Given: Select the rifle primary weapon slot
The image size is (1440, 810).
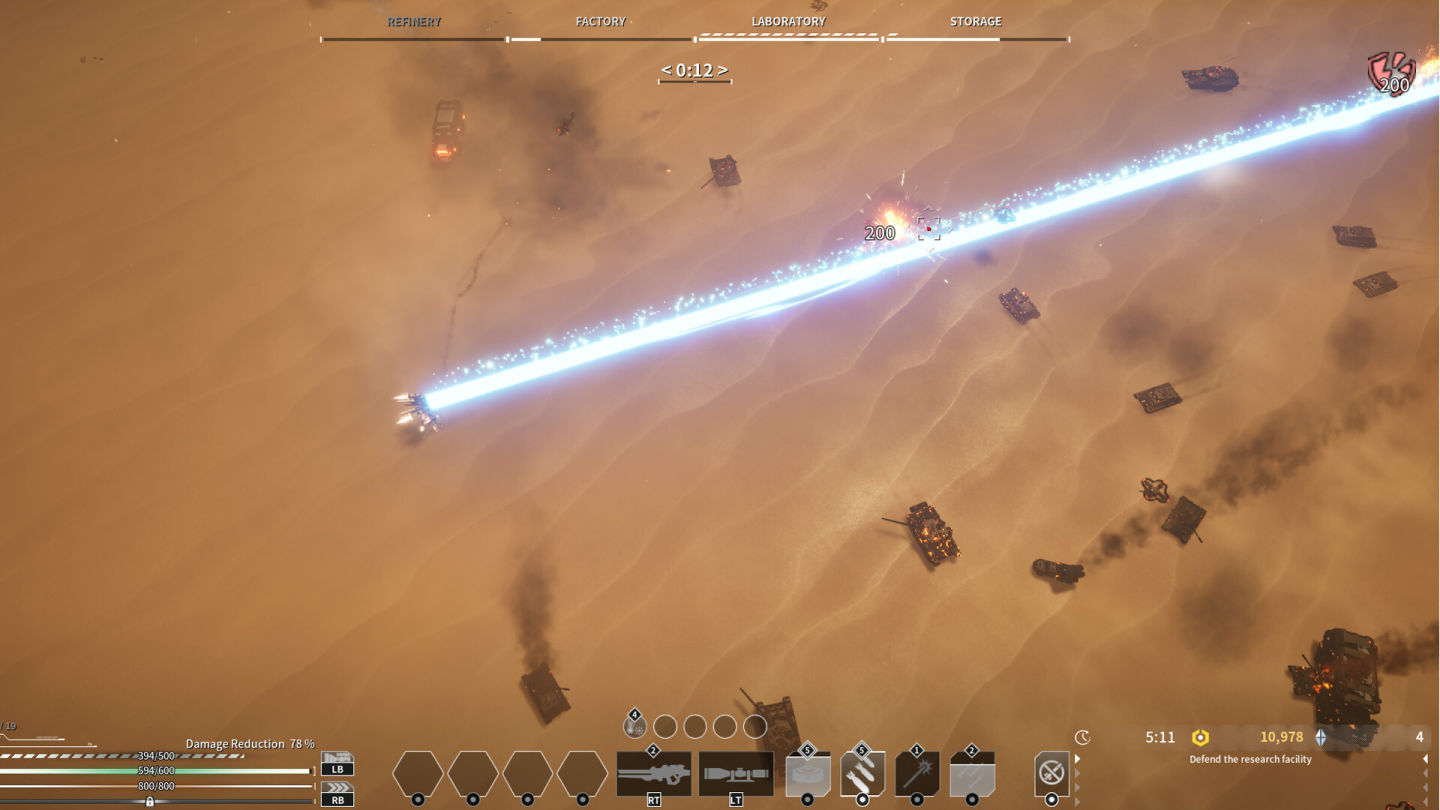Looking at the screenshot, I should tap(653, 774).
